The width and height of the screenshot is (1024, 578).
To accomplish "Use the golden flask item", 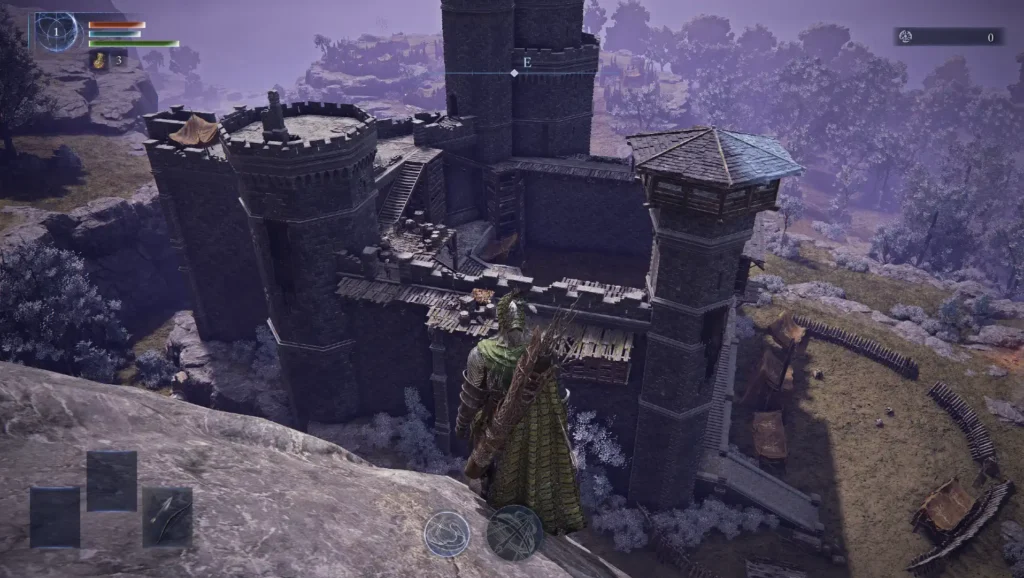I will (x=101, y=61).
